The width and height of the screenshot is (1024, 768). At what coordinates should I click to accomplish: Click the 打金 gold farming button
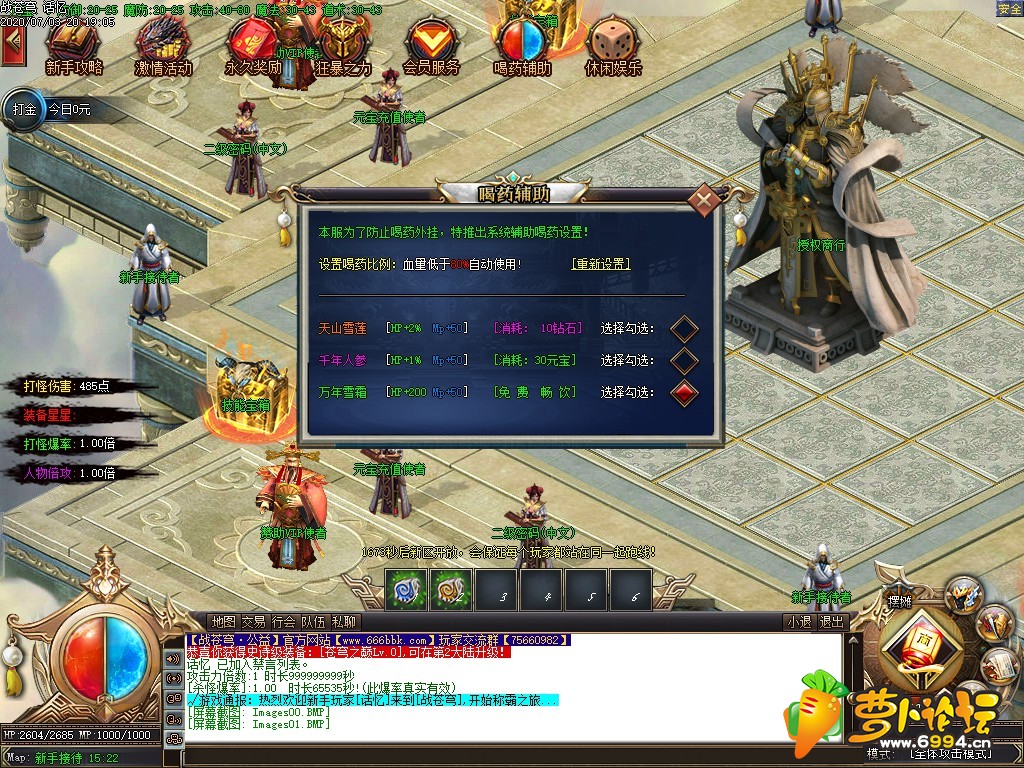point(24,110)
